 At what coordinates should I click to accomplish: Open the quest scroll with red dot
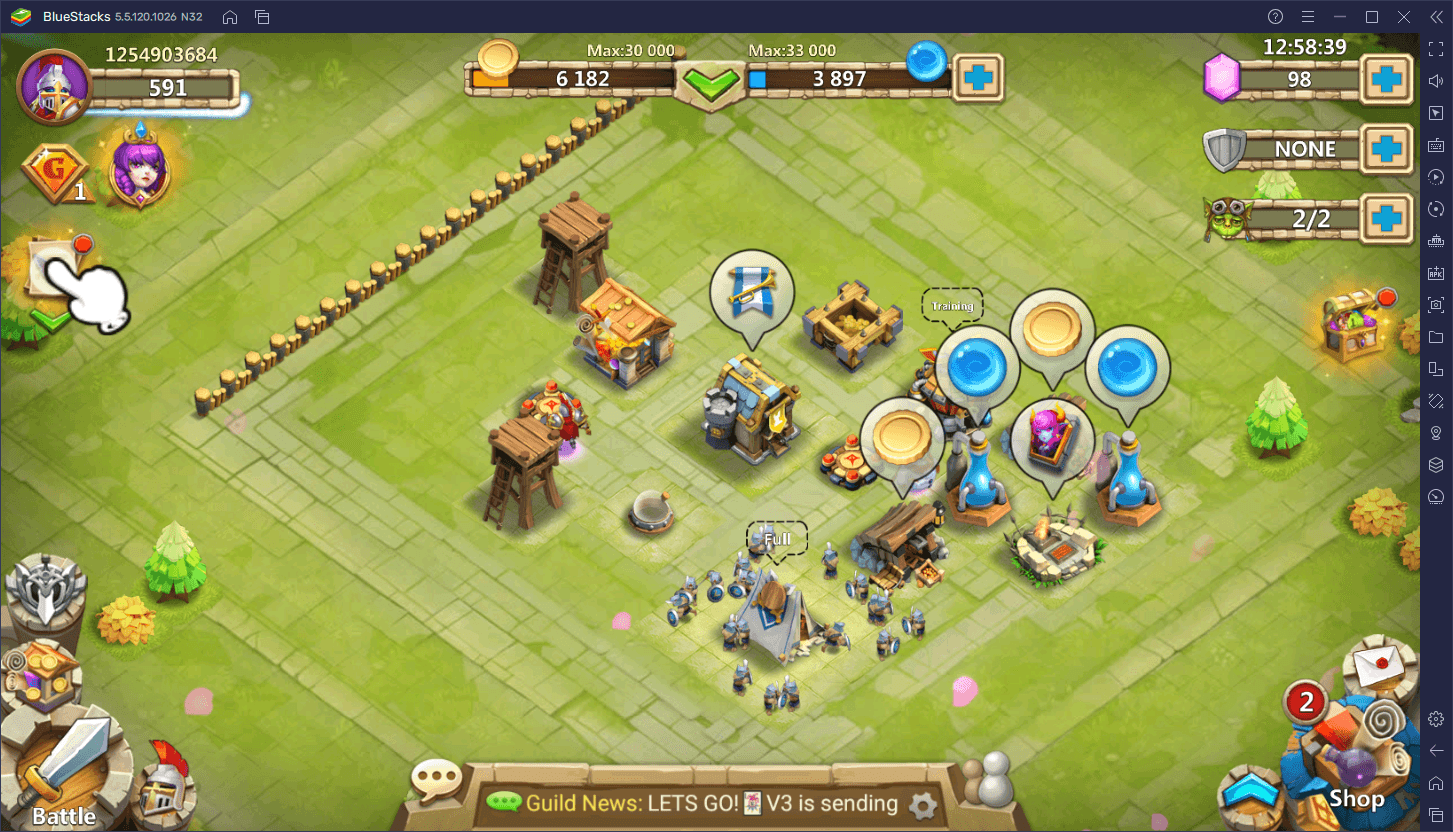pyautogui.click(x=57, y=267)
